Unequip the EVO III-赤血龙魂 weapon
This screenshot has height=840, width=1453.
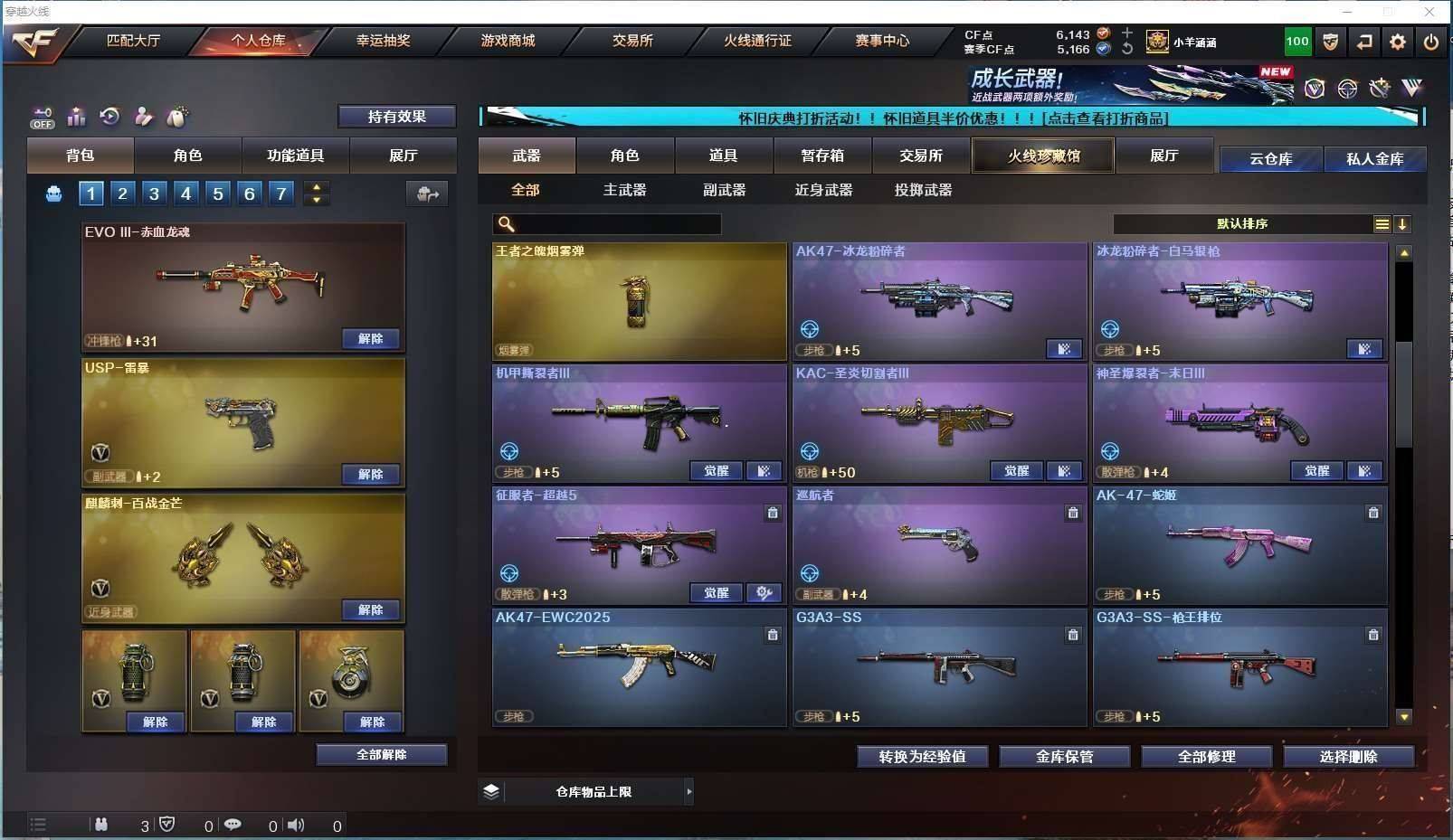(x=371, y=339)
